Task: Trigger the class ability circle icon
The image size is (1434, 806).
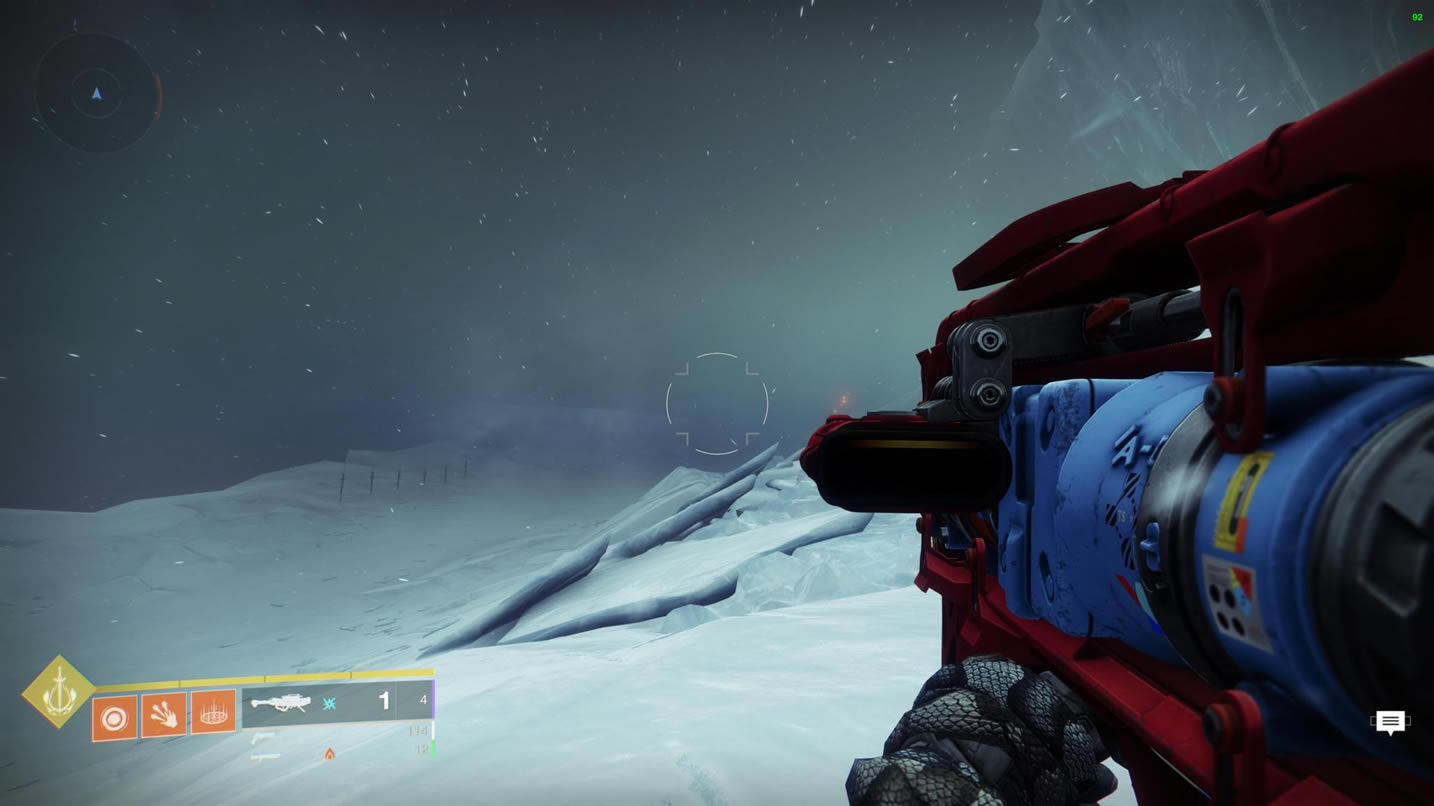Action: click(x=213, y=713)
